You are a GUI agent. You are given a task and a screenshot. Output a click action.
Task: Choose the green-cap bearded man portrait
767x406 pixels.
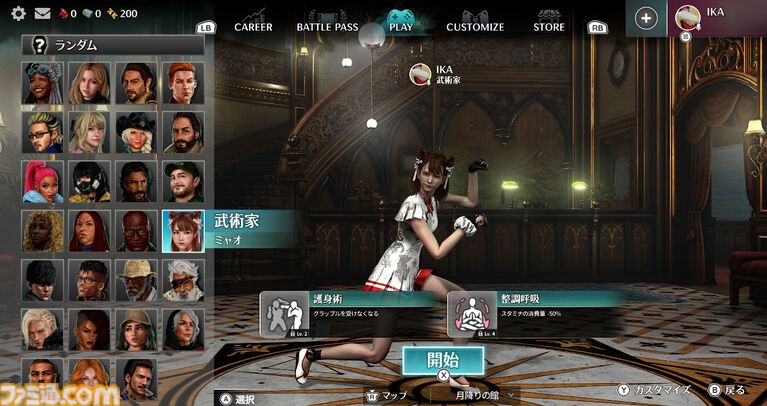(183, 182)
